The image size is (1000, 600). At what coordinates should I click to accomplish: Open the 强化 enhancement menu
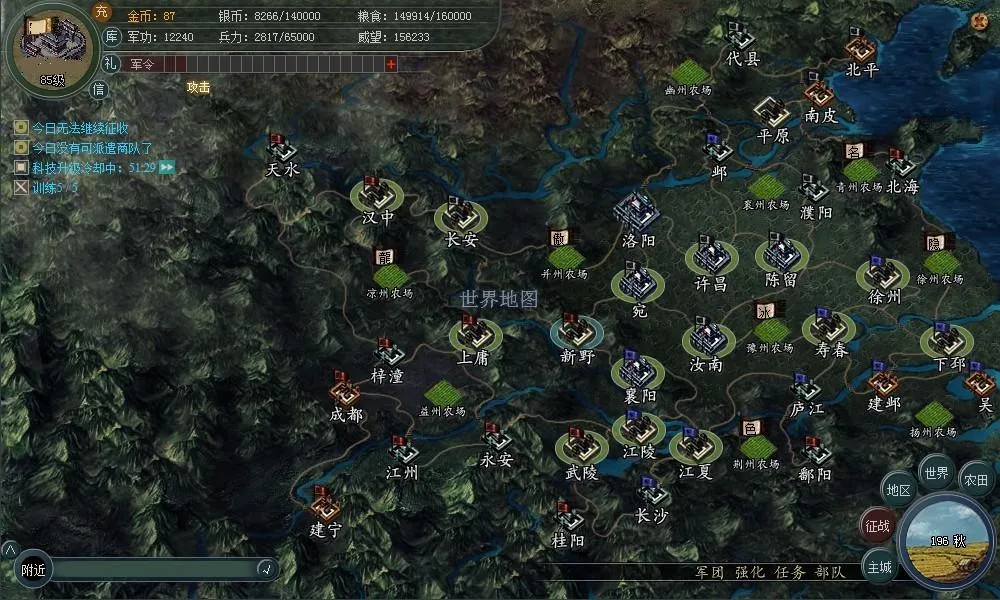749,572
